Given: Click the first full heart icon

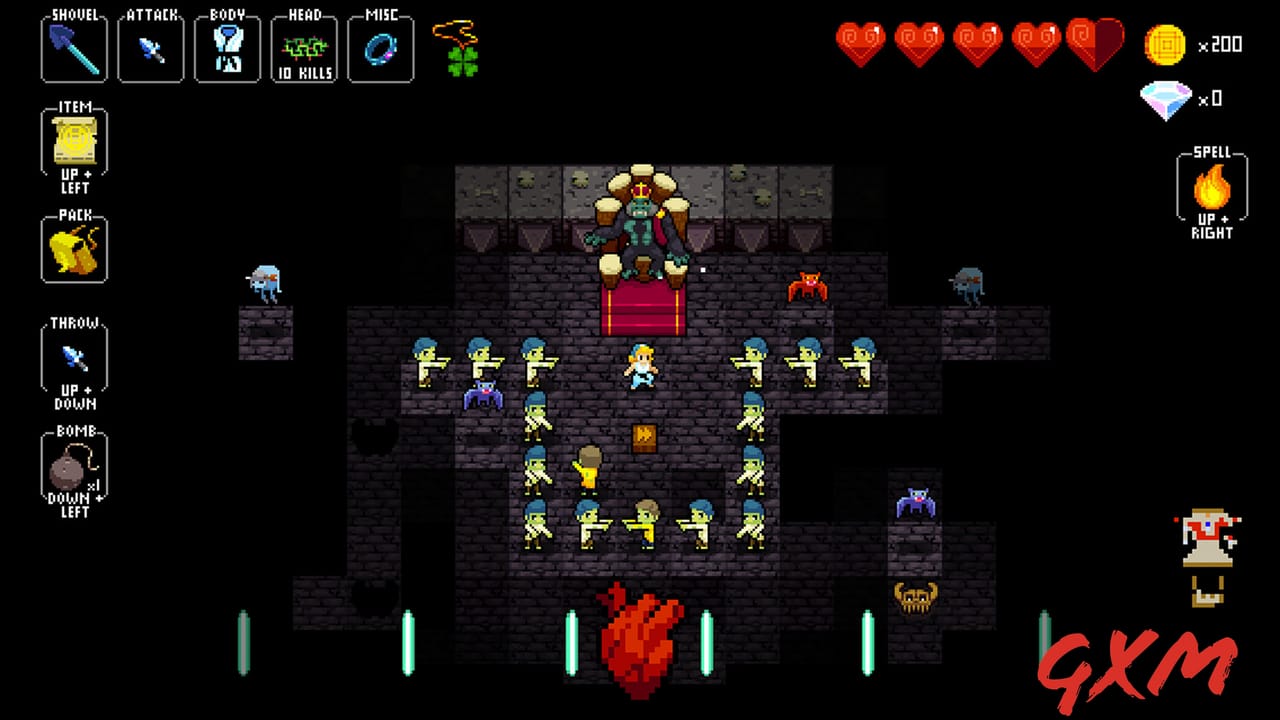Looking at the screenshot, I should tap(860, 45).
